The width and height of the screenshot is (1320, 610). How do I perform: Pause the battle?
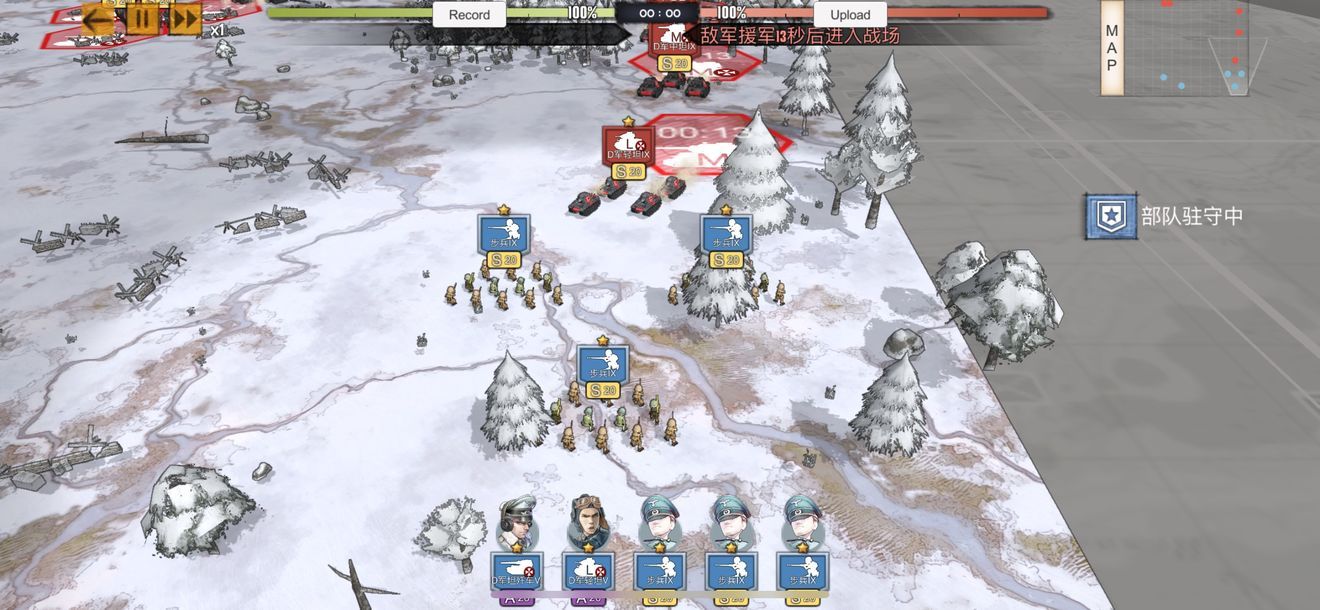click(x=142, y=17)
